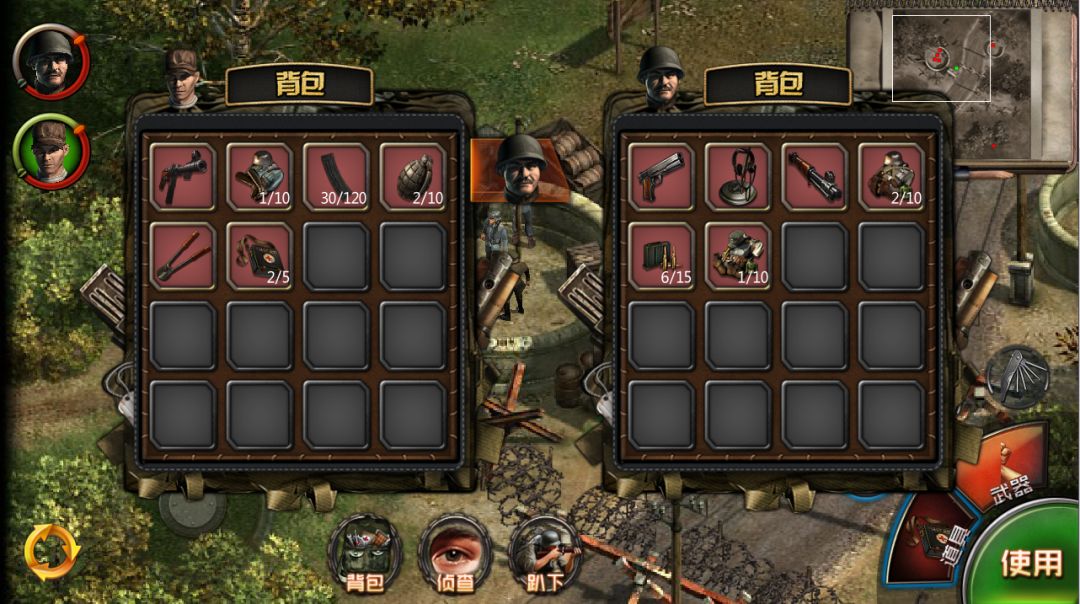Toggle the 背包 backpack button at bottom

[365, 554]
